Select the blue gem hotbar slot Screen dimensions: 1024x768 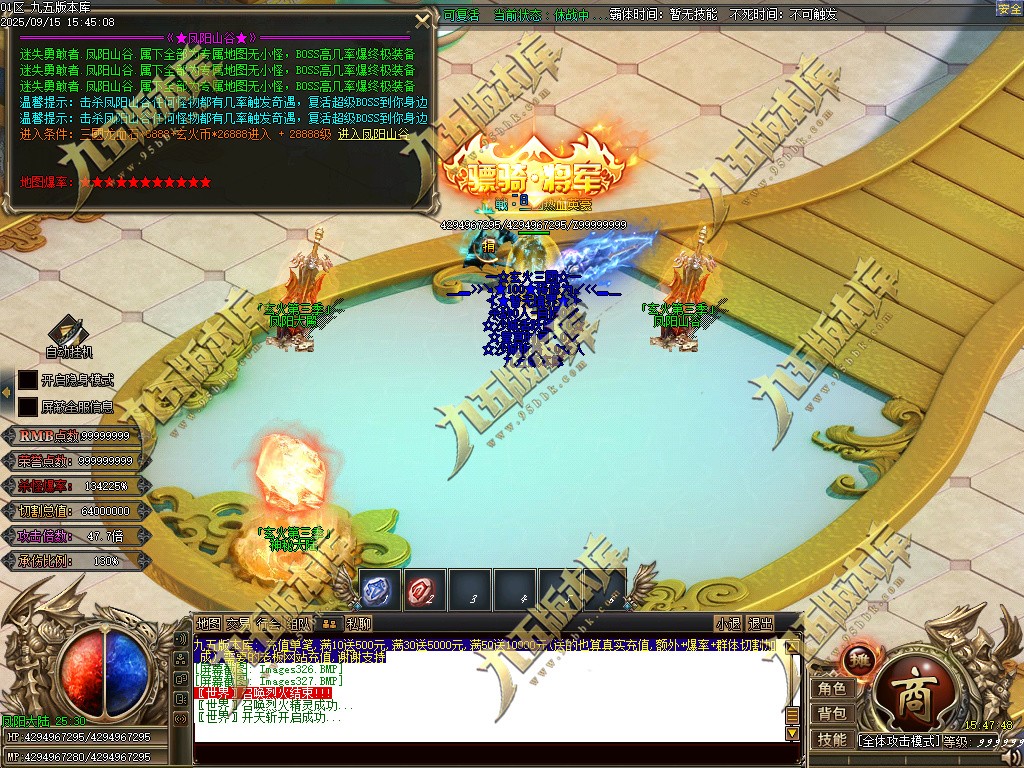point(379,590)
